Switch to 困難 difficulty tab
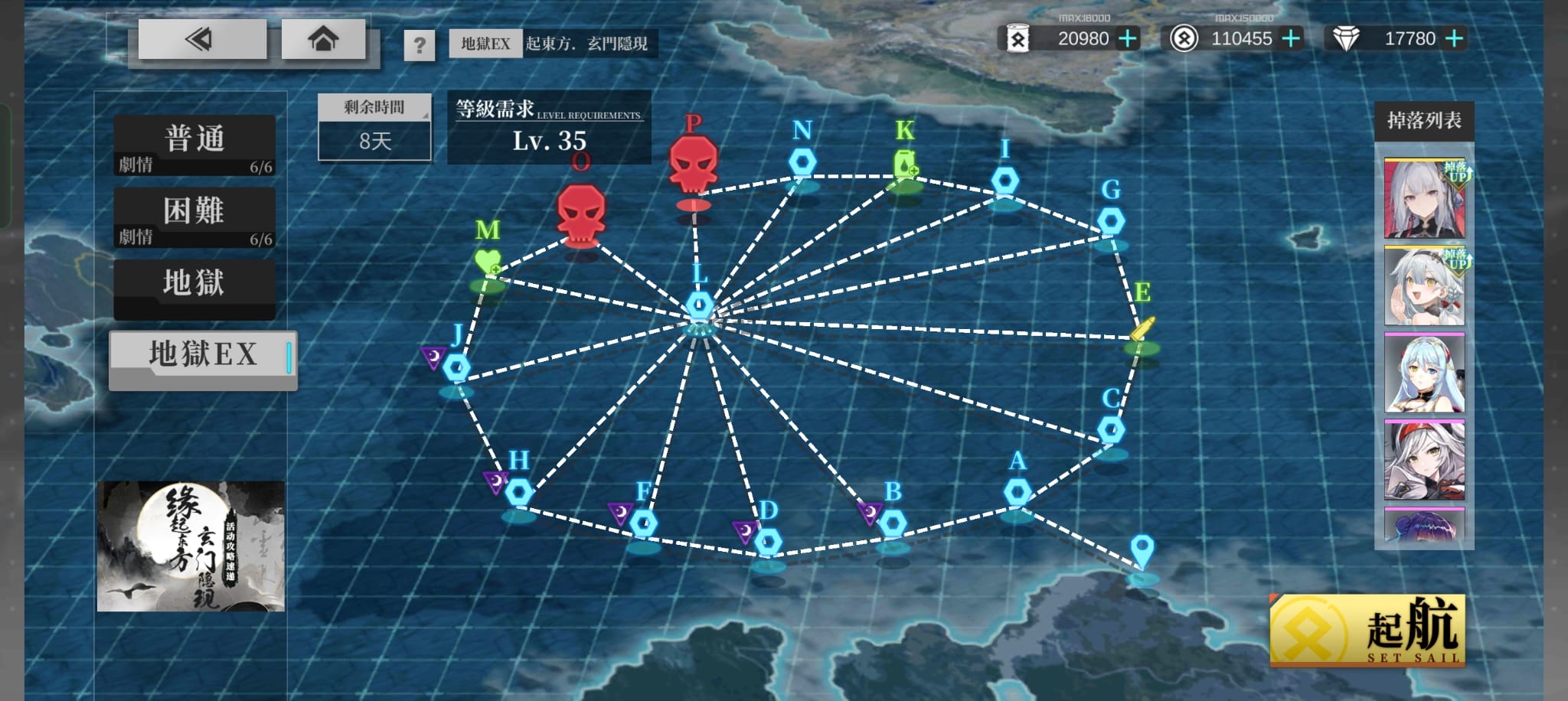 coord(194,217)
